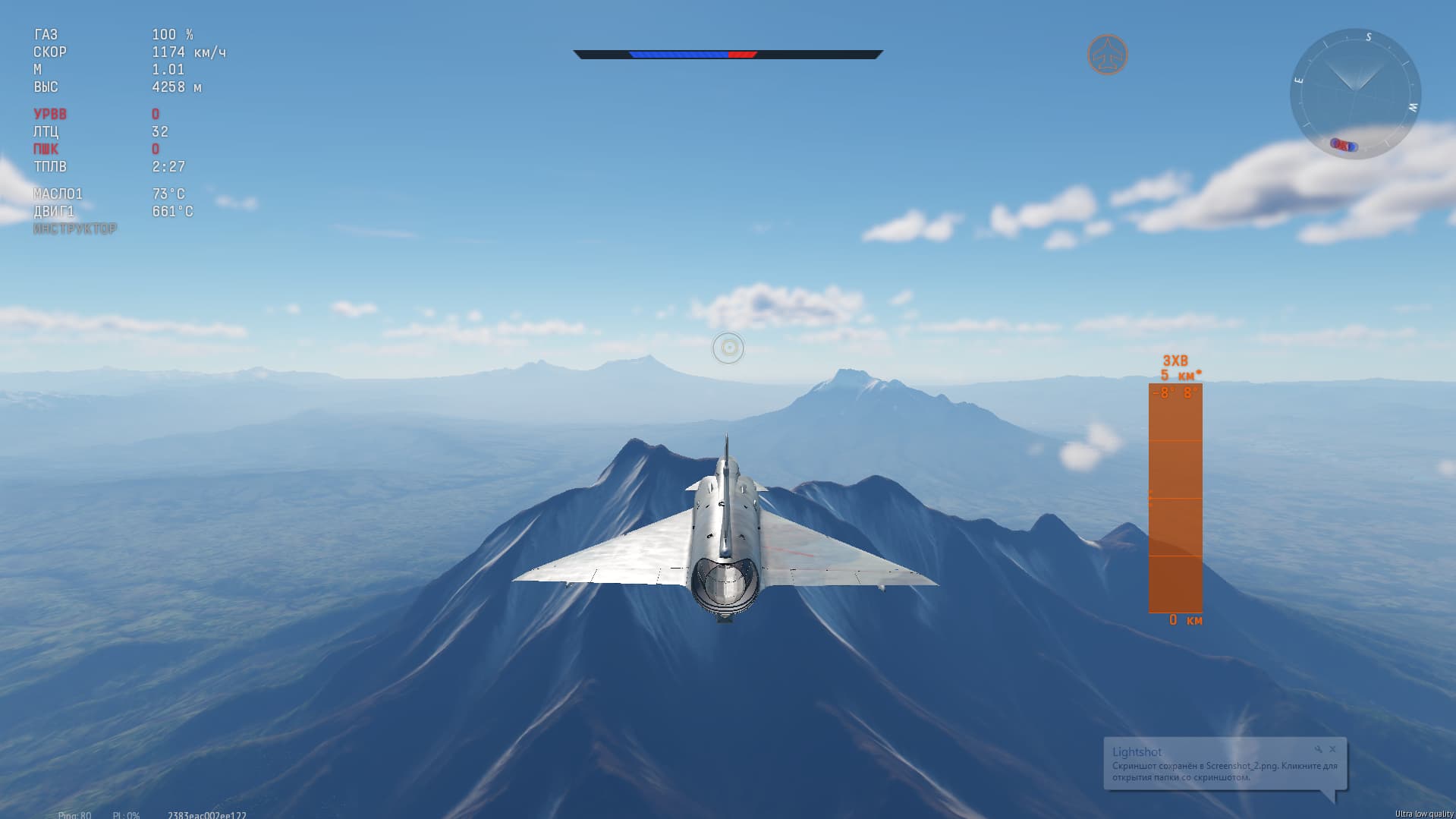Open Lightshot settings via the wrench icon

[x=1319, y=749]
